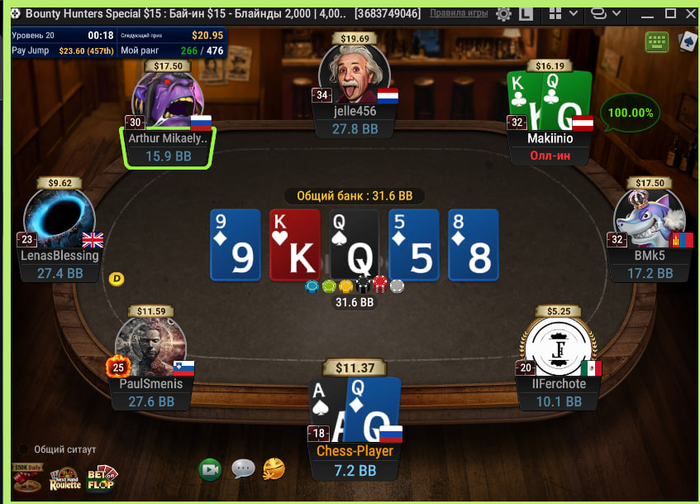
Task: Select player Arthur Mikaely's avatar
Action: (167, 102)
